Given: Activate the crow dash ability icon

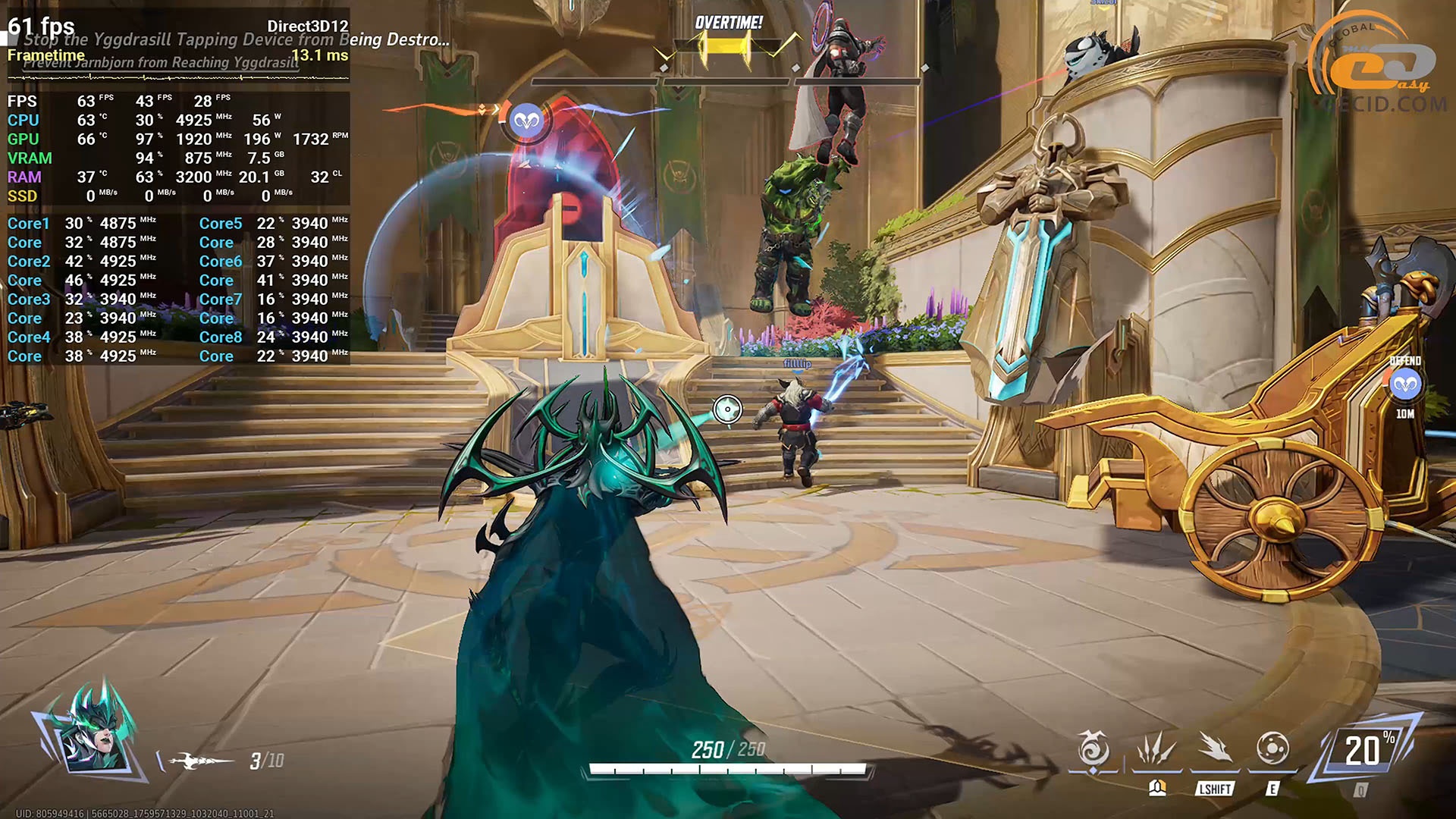Looking at the screenshot, I should tap(1215, 749).
